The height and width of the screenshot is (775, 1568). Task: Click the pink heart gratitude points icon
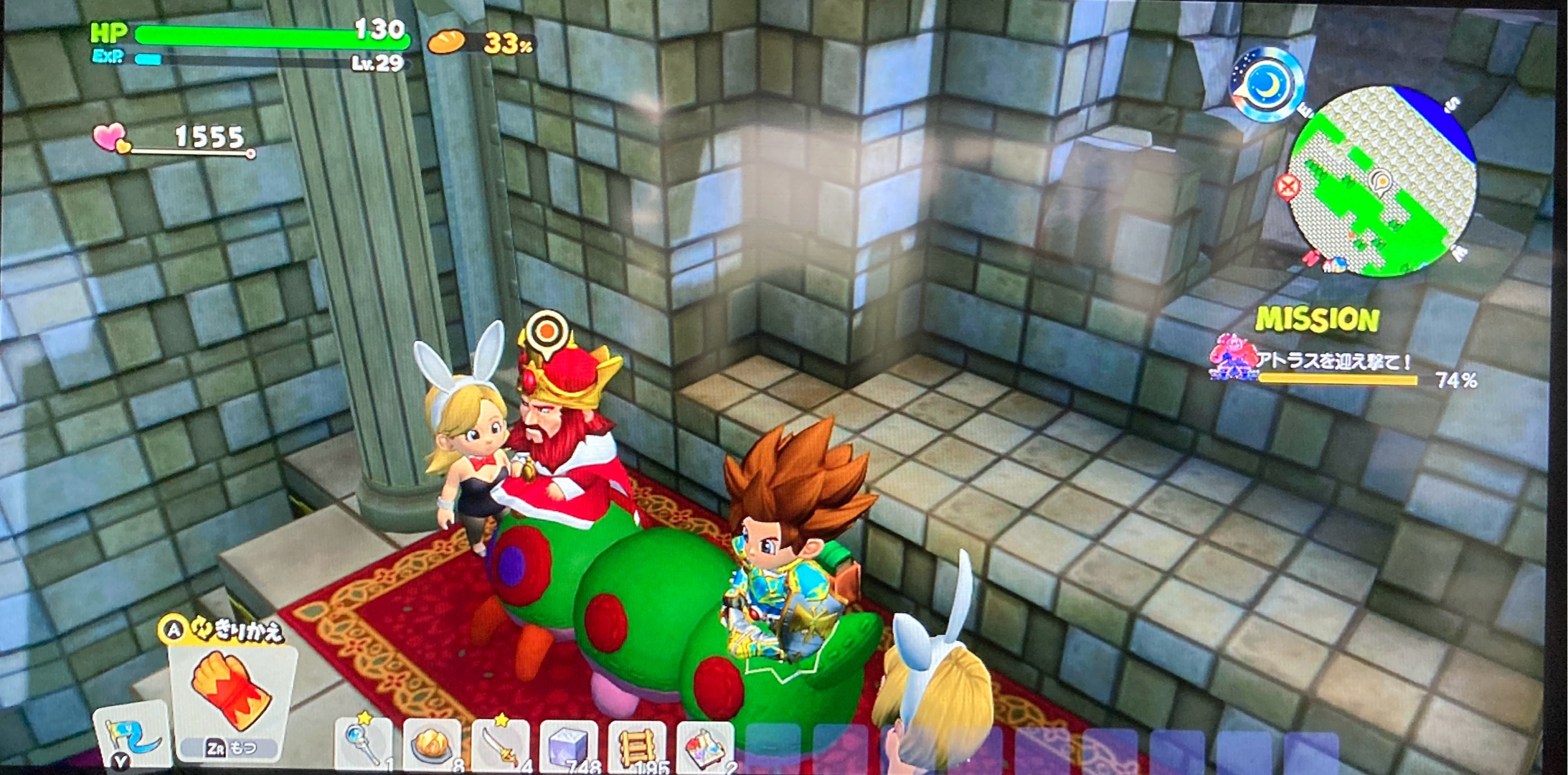click(110, 137)
